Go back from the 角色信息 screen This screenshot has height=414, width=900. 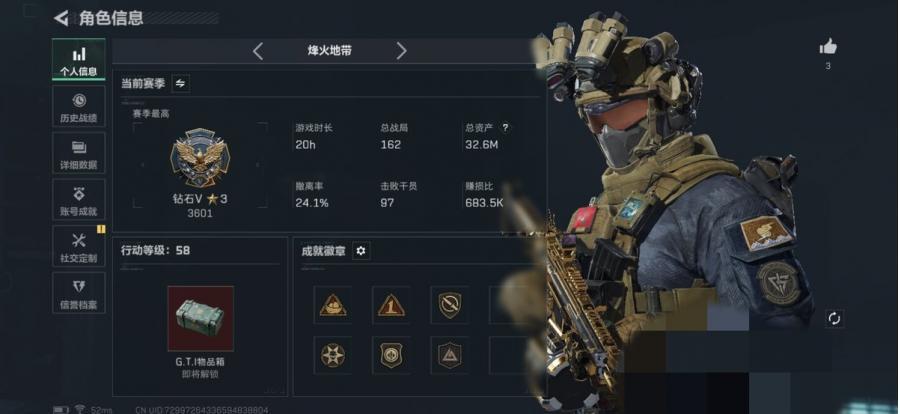[x=62, y=17]
